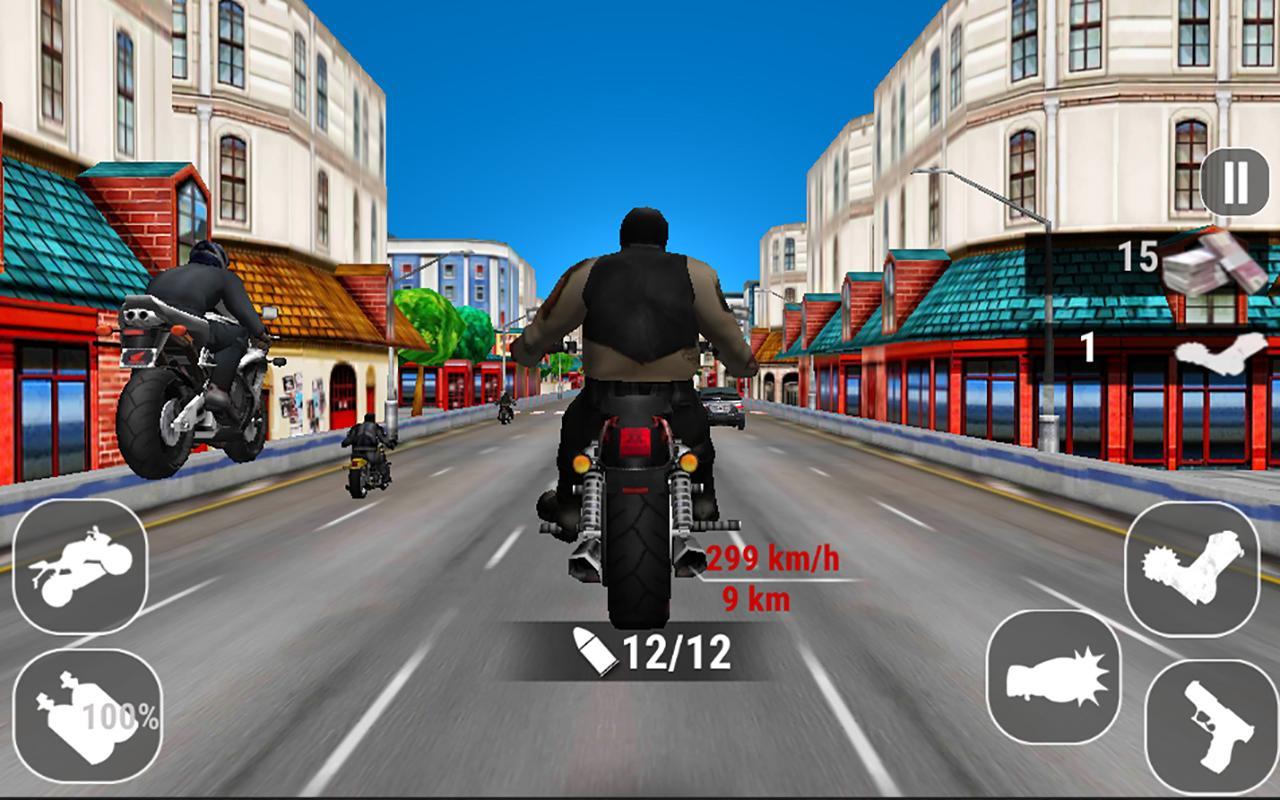Activate the wheelie stunt bike icon
This screenshot has height=800, width=1280.
pyautogui.click(x=78, y=565)
